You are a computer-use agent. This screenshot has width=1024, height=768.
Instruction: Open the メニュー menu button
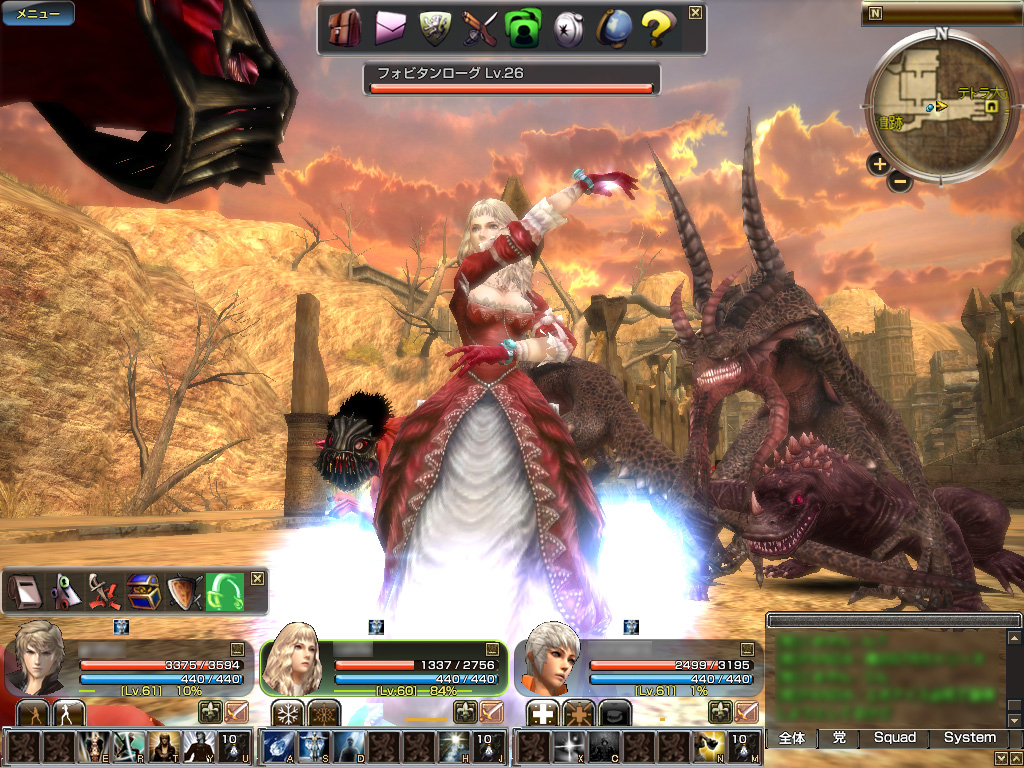(x=38, y=14)
